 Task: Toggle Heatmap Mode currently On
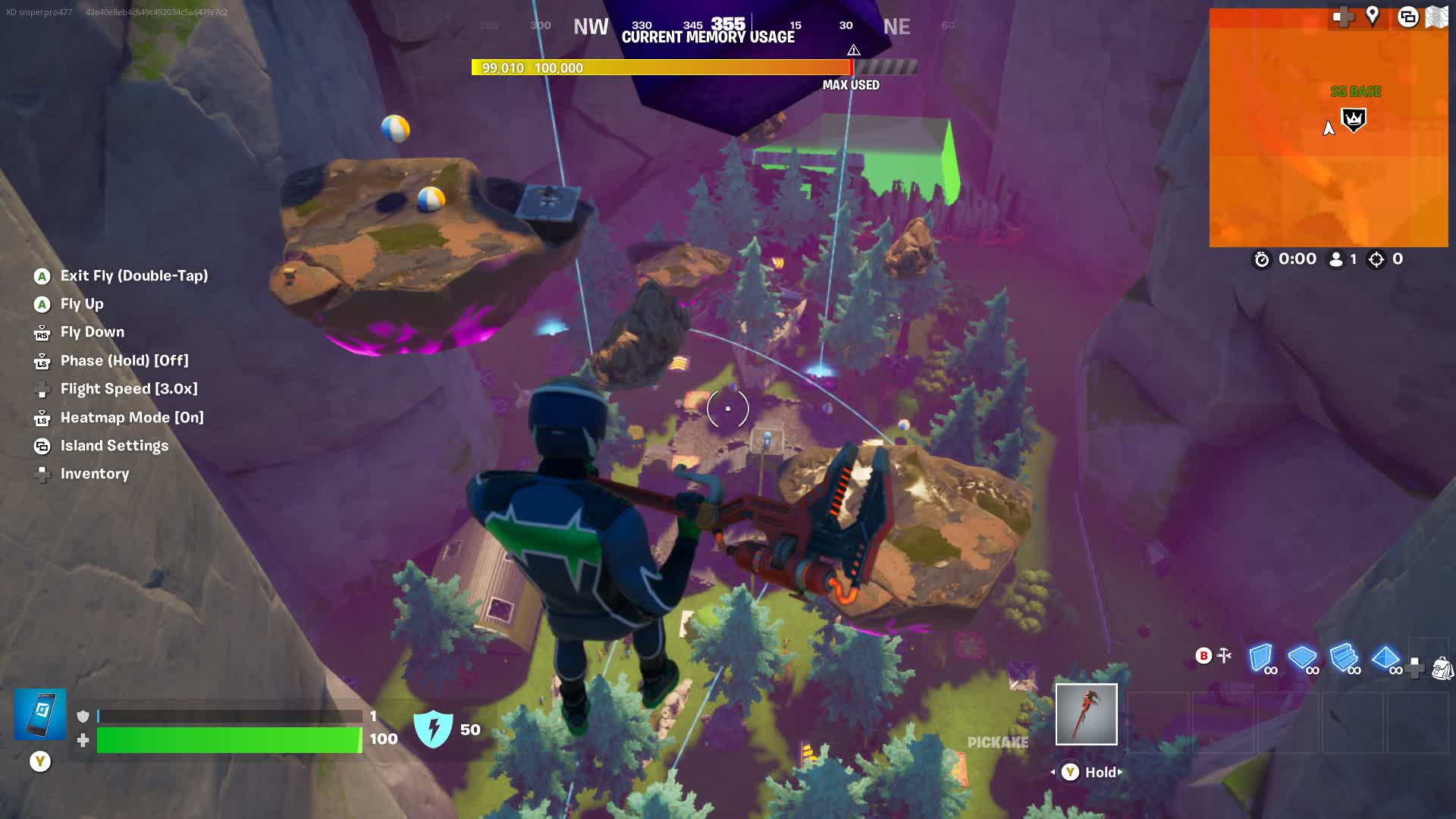tap(132, 418)
